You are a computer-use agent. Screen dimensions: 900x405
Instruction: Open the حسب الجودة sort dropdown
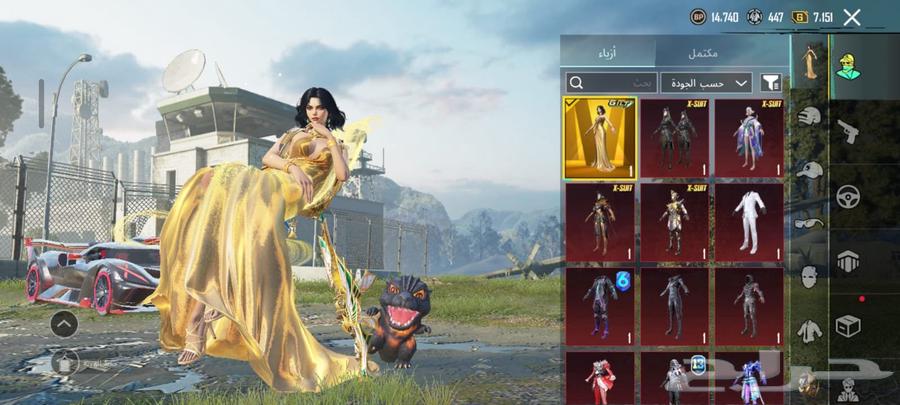point(706,82)
